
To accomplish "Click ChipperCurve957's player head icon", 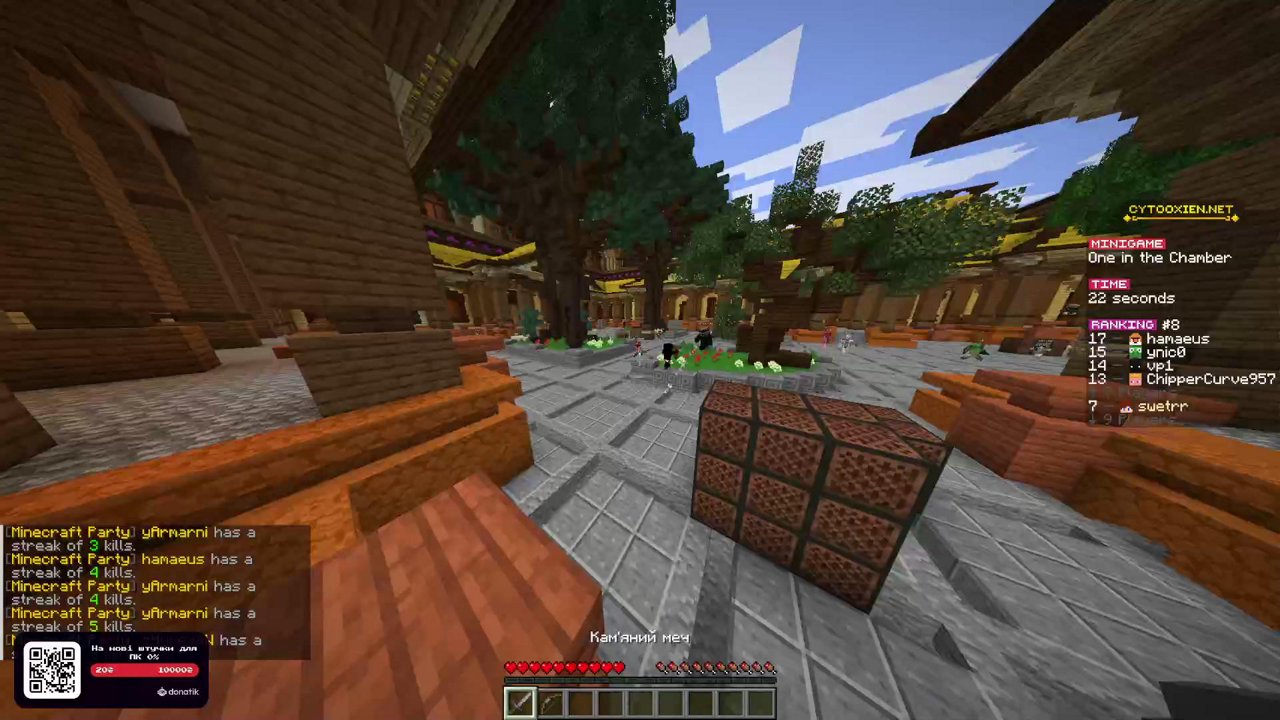I will point(1134,379).
